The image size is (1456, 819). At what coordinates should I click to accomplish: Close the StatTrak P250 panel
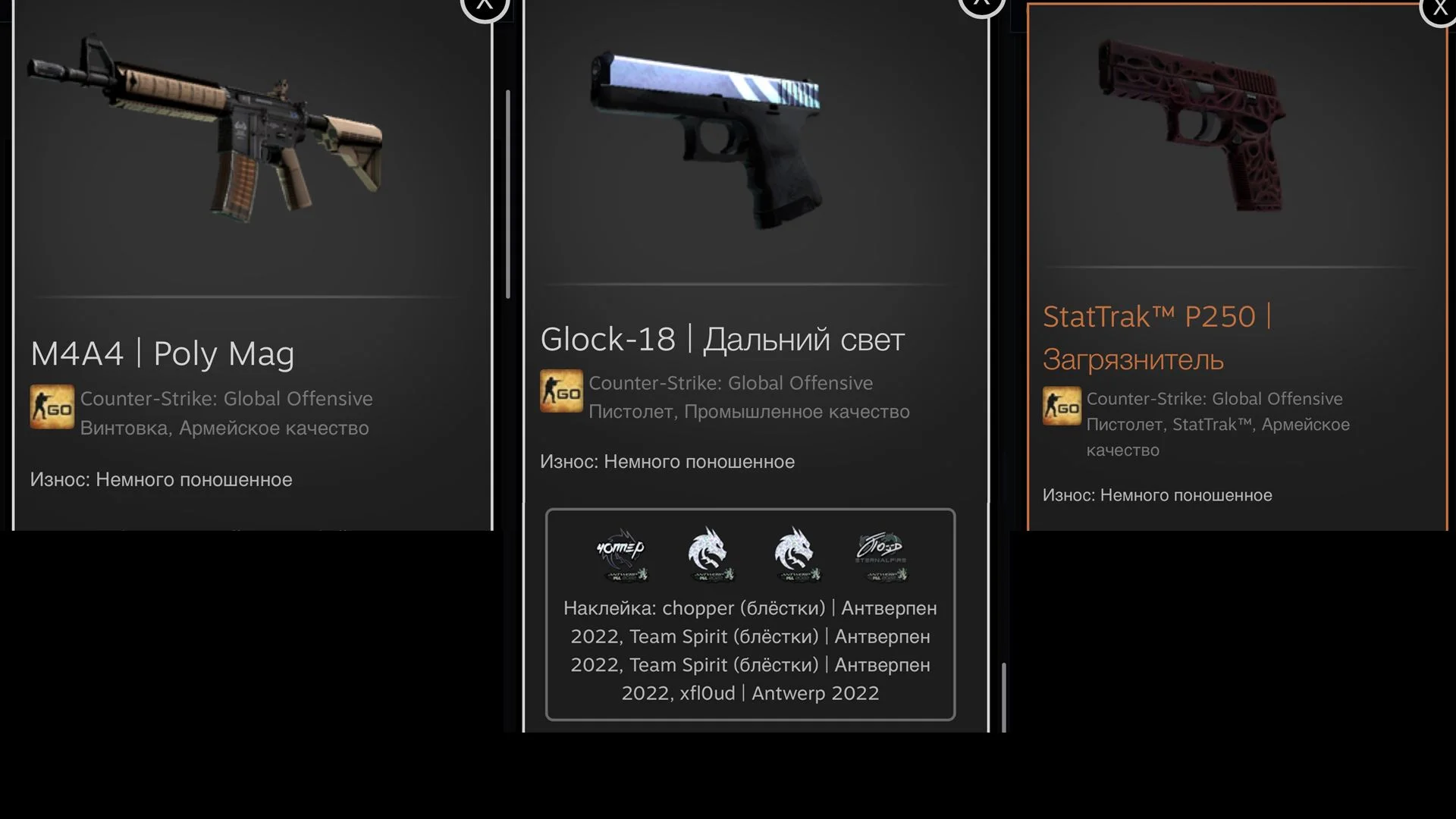1439,9
